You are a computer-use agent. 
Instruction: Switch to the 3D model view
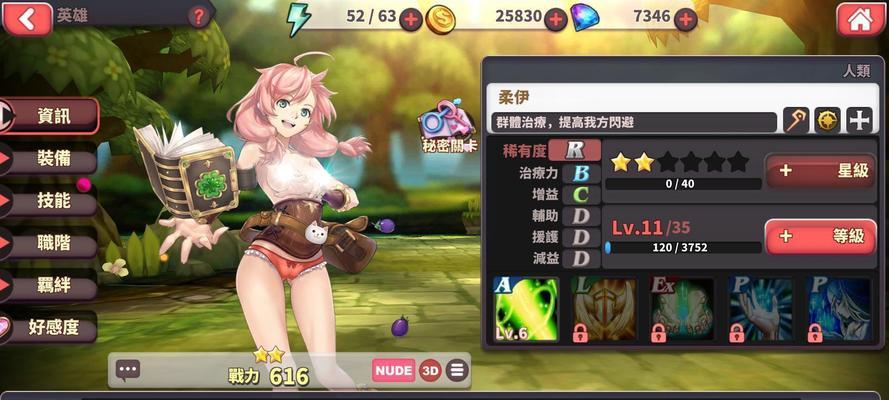430,370
